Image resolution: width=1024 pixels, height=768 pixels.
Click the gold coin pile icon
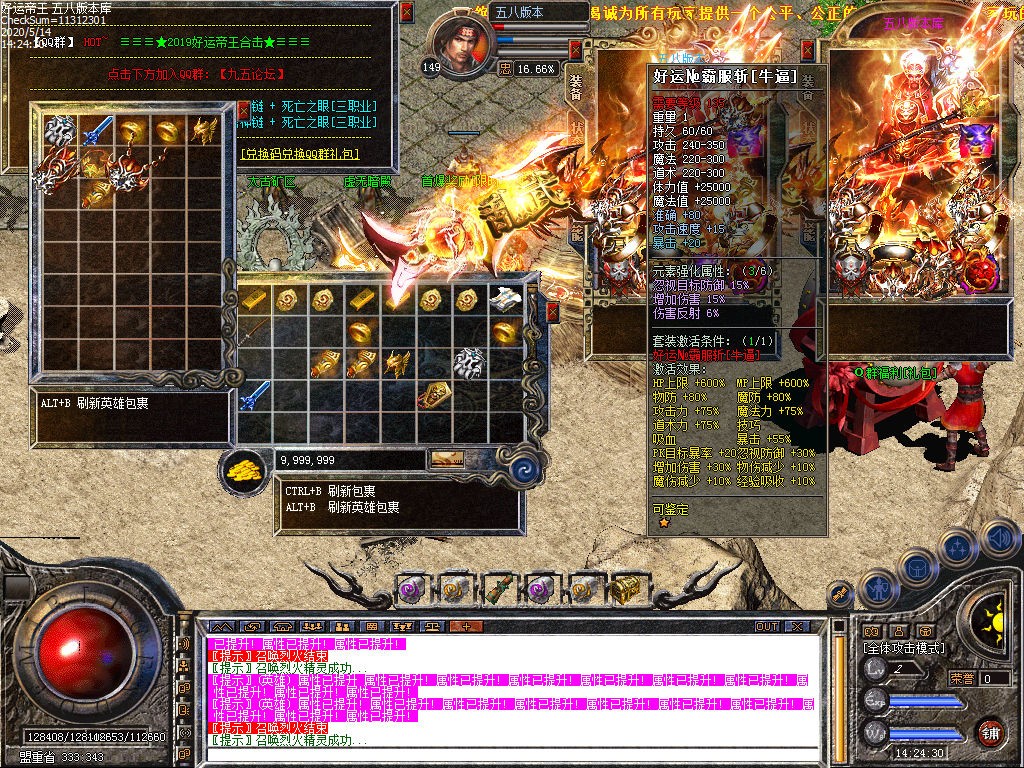[x=242, y=467]
